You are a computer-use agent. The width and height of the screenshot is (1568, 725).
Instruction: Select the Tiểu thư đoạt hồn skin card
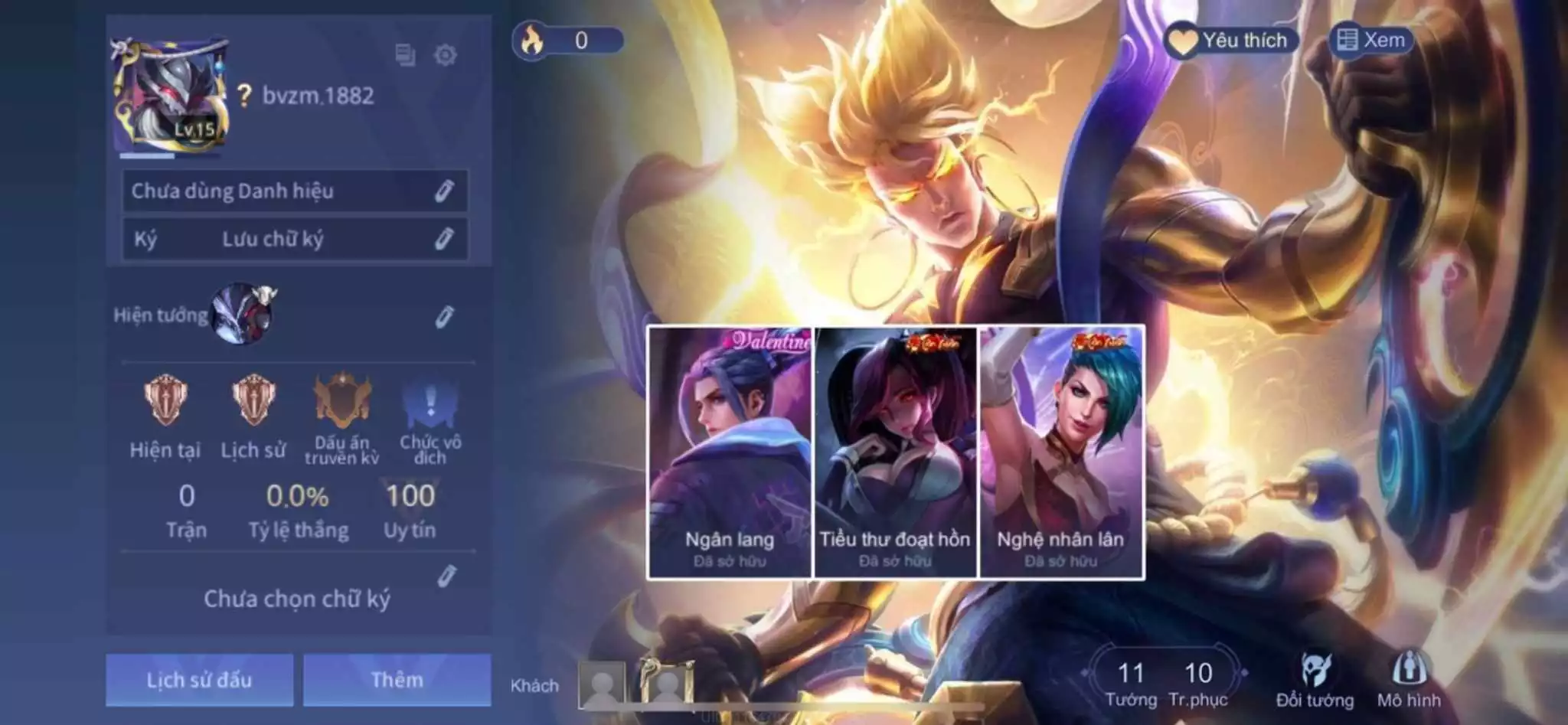click(x=895, y=452)
